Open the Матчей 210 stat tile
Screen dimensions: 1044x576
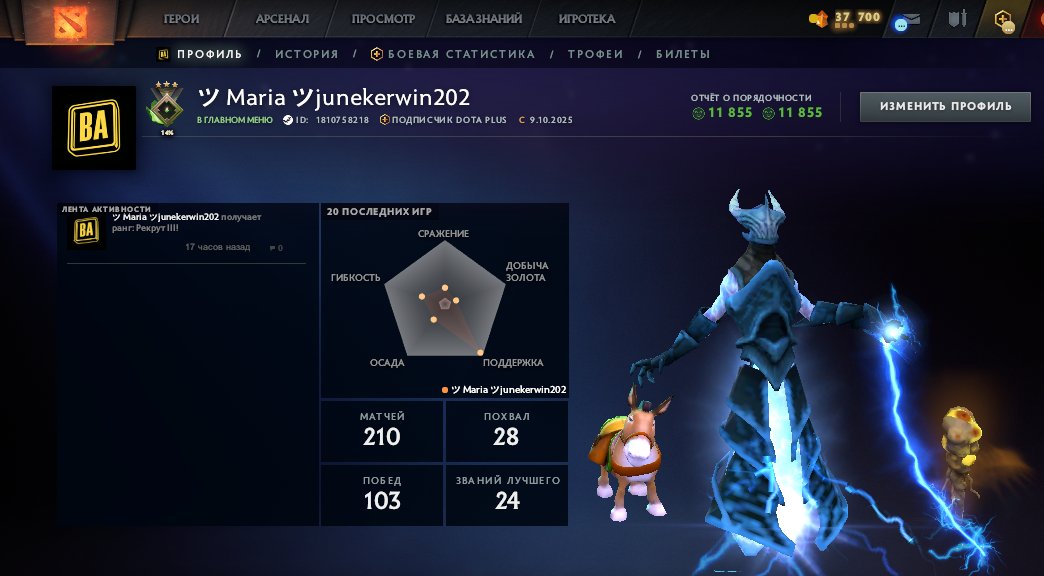[x=381, y=430]
